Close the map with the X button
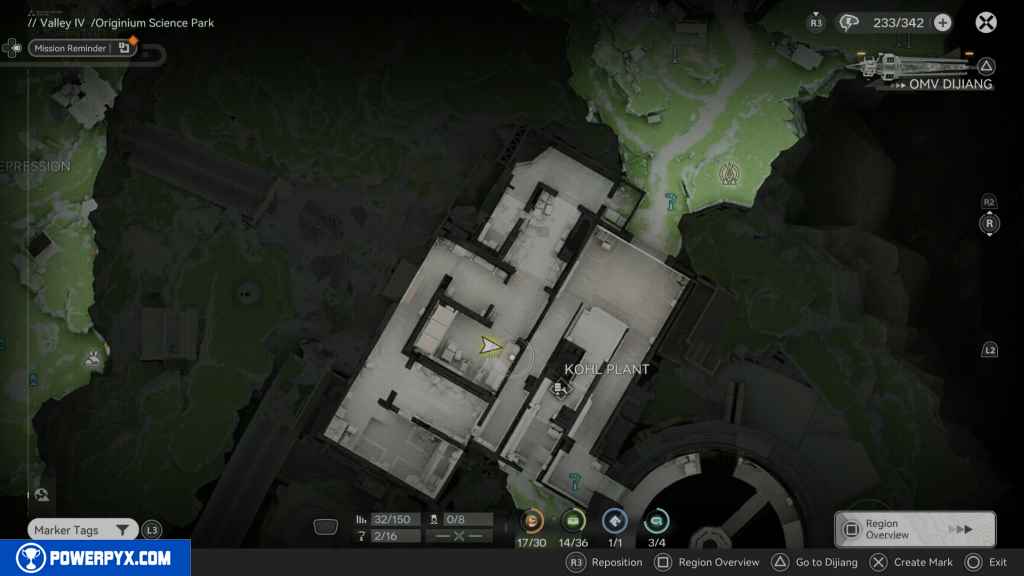 (986, 23)
